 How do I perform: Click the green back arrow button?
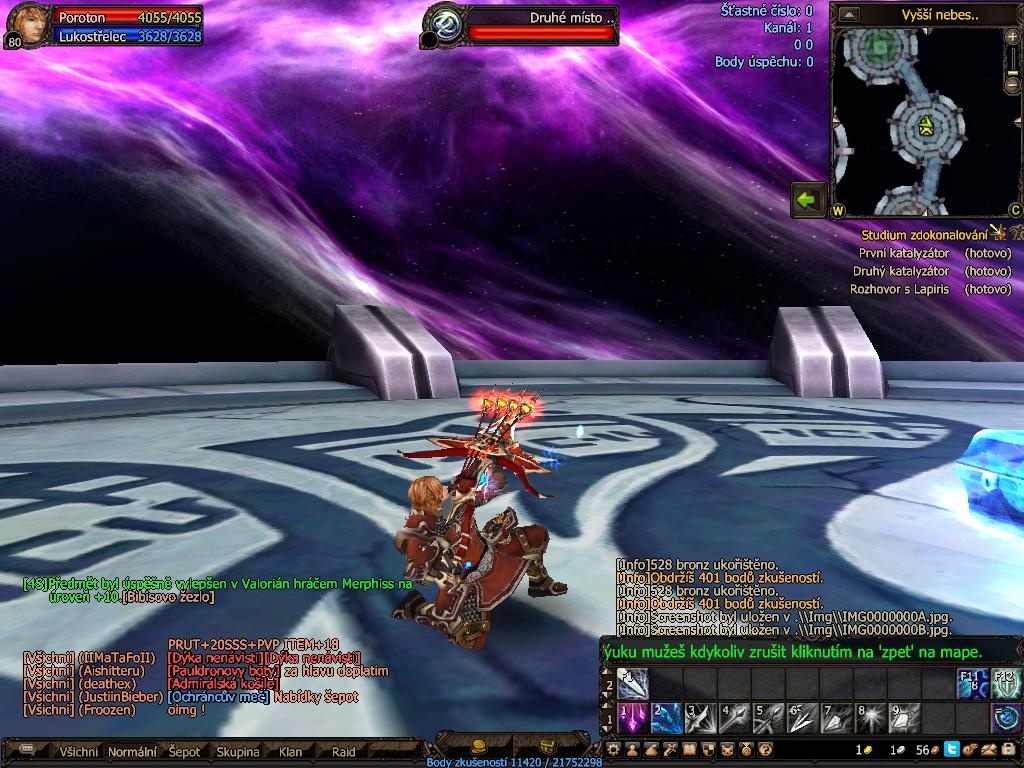808,199
